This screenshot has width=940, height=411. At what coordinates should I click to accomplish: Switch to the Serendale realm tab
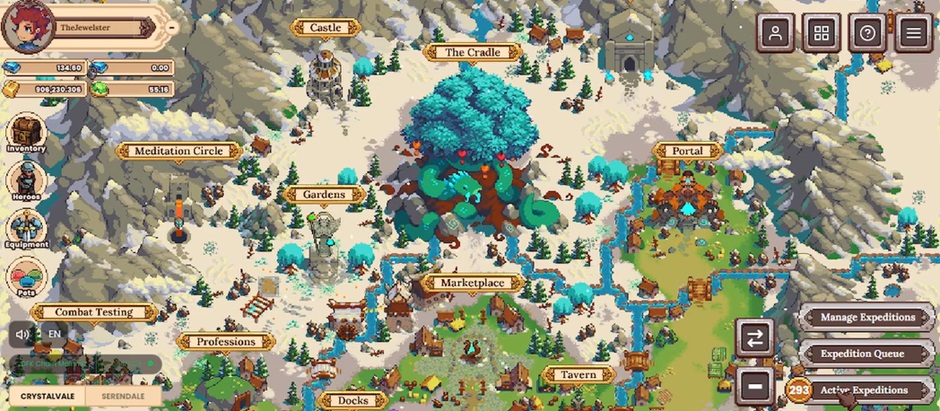click(x=122, y=397)
